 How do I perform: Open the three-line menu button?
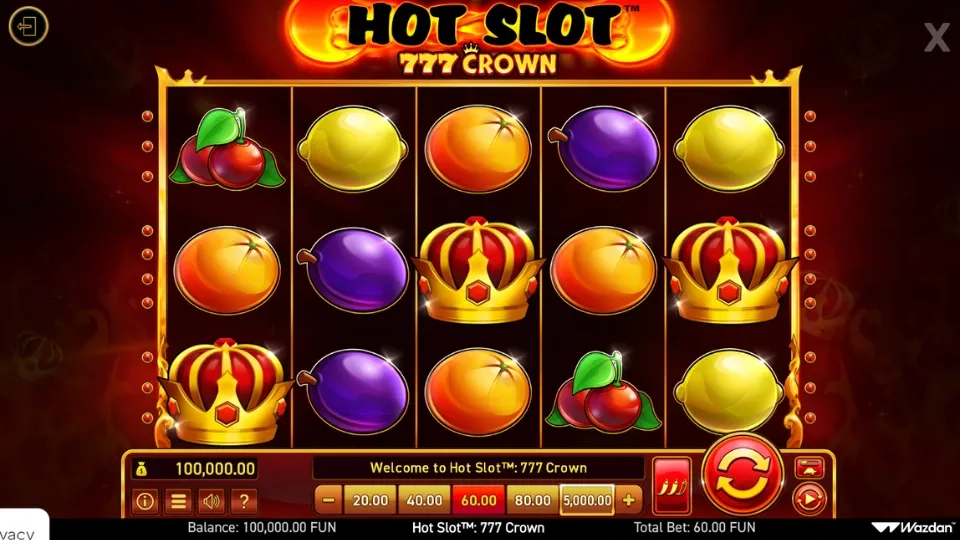(178, 501)
